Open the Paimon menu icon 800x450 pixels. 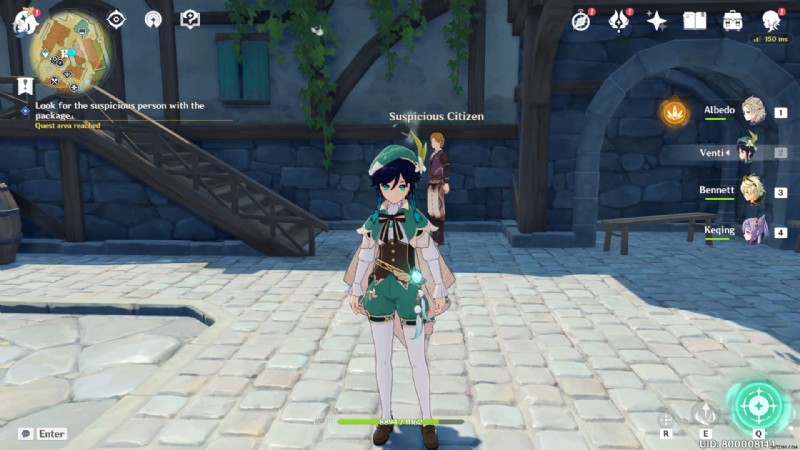point(24,20)
